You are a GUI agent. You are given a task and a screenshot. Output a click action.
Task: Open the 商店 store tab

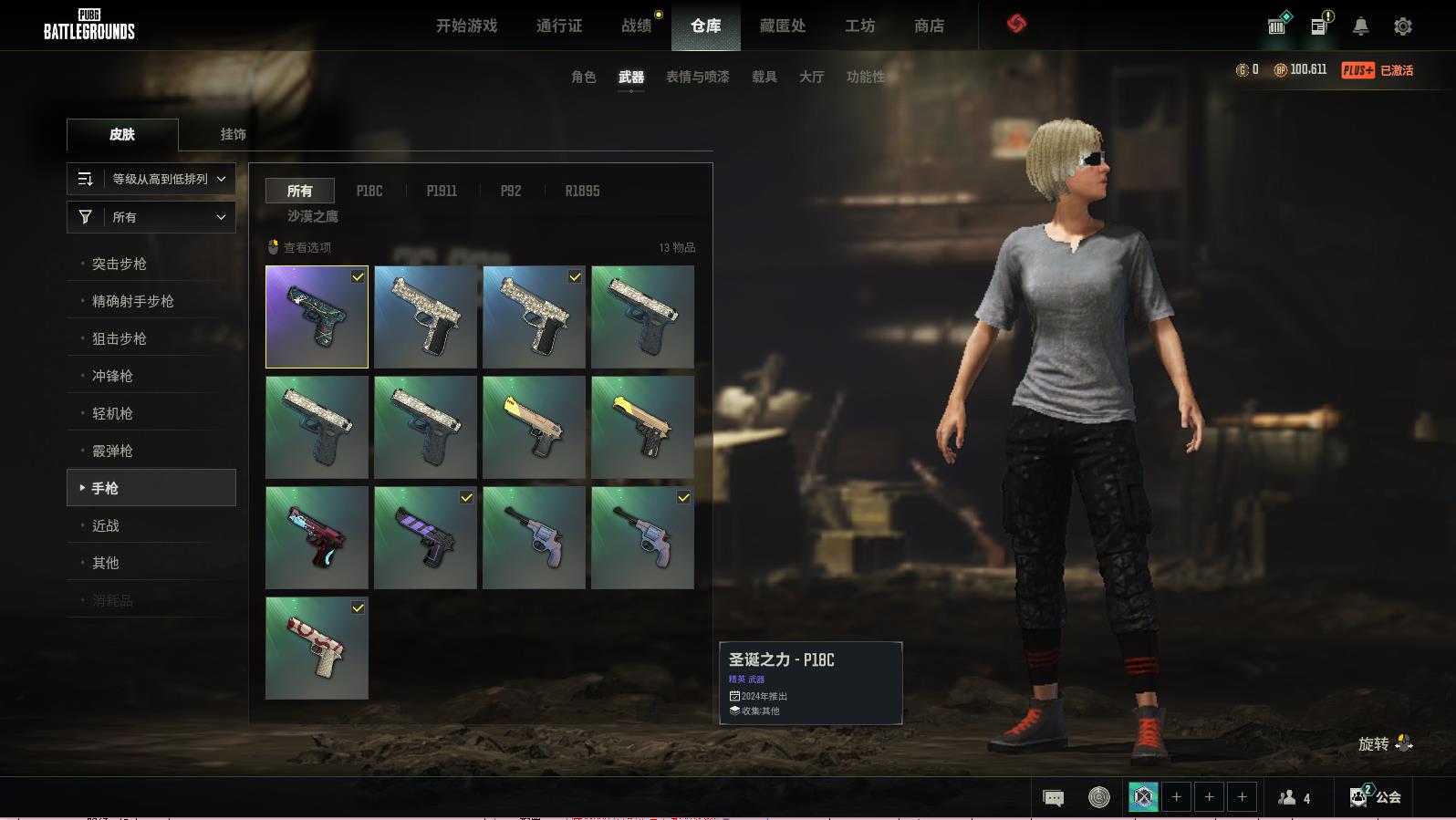[929, 26]
